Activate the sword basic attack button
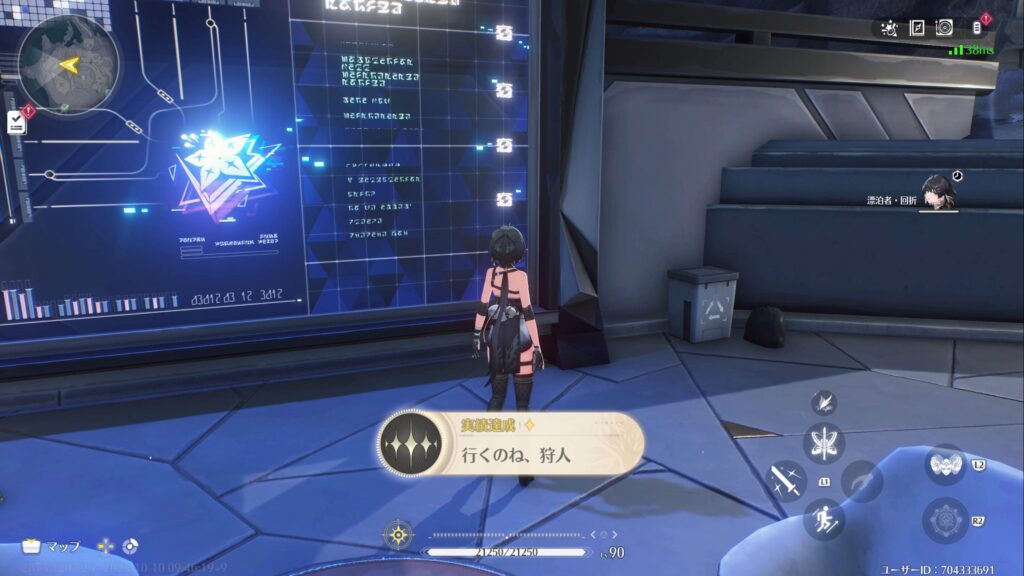Screen dimensions: 1024x576 coord(786,480)
